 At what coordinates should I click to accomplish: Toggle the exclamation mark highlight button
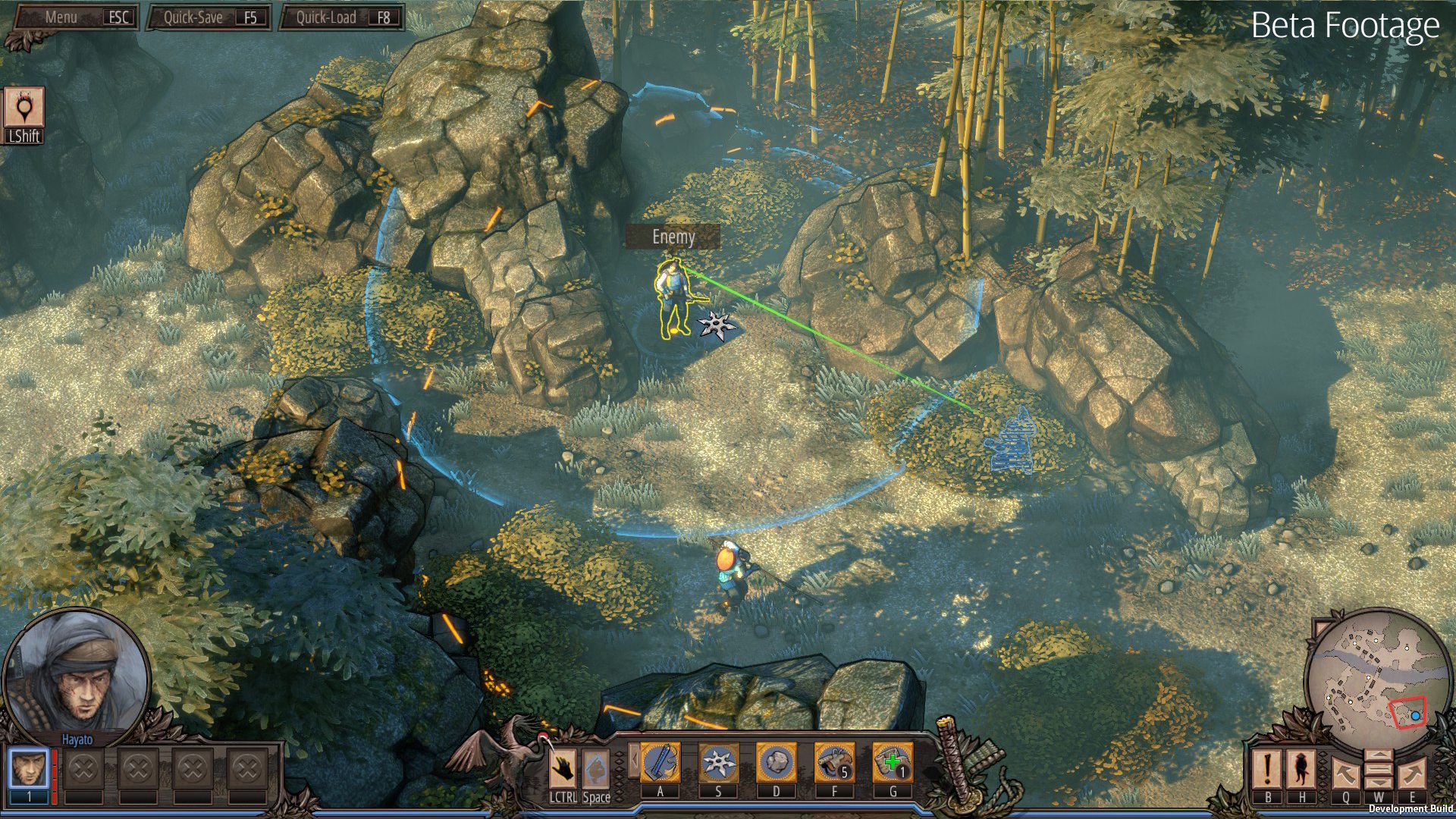click(x=1267, y=769)
